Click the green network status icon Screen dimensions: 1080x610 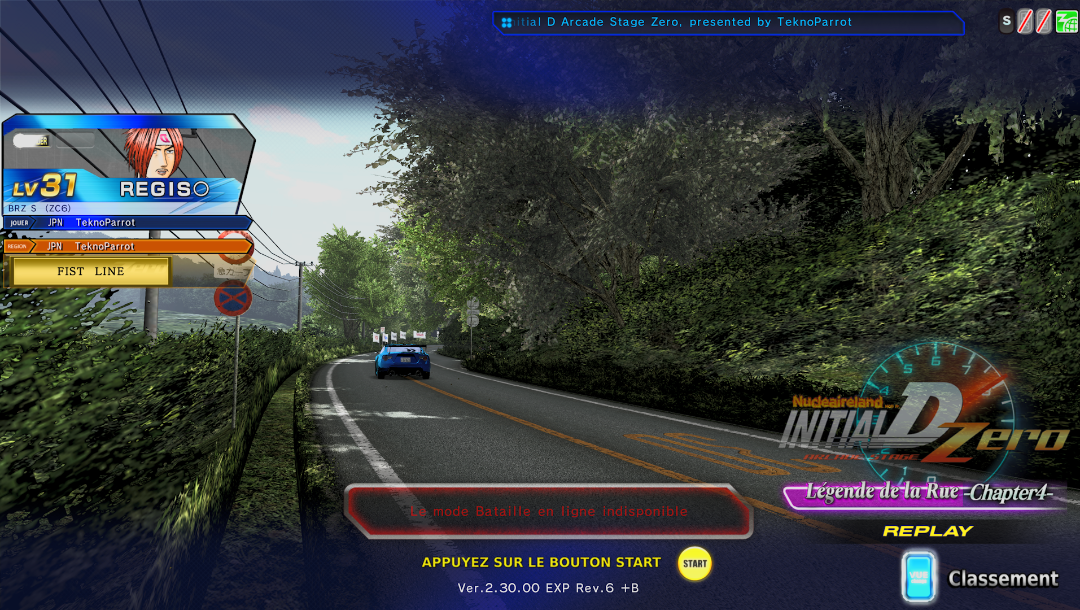pyautogui.click(x=1067, y=21)
